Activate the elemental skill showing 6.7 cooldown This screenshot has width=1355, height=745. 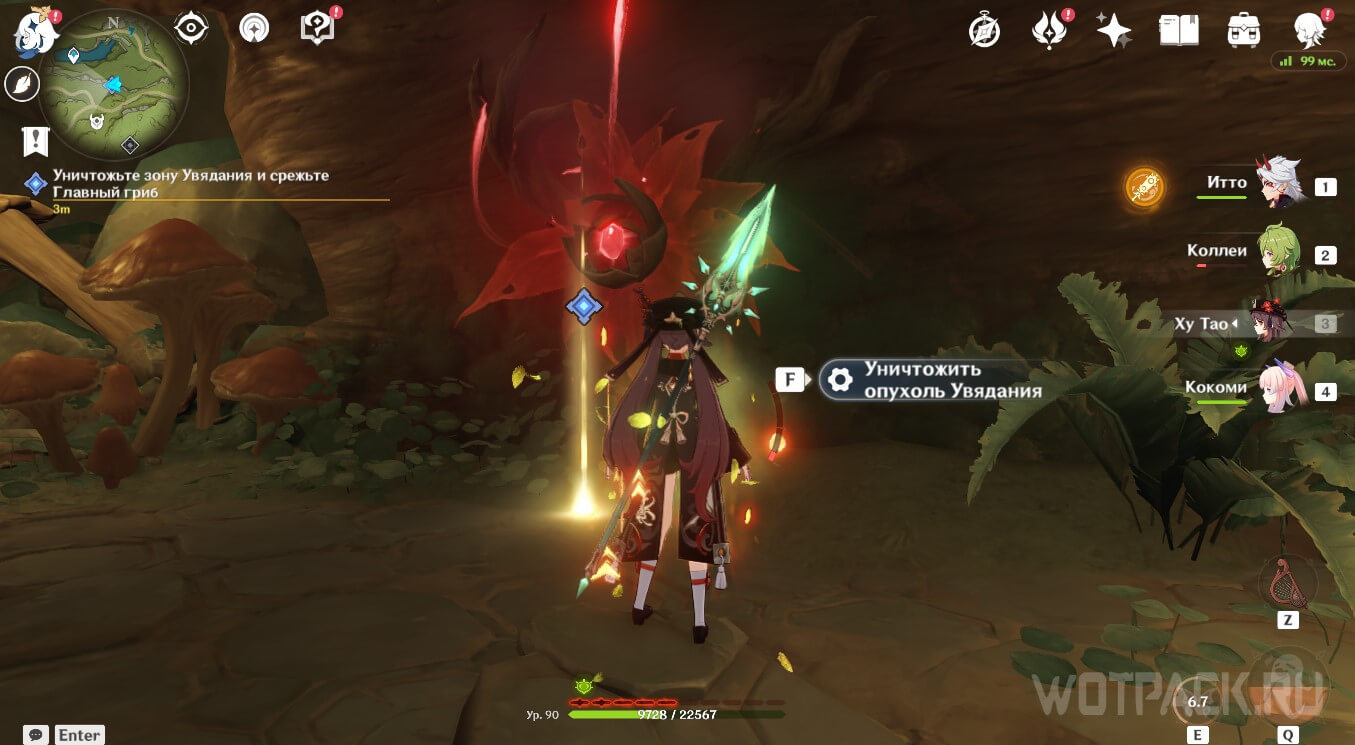tap(1197, 701)
